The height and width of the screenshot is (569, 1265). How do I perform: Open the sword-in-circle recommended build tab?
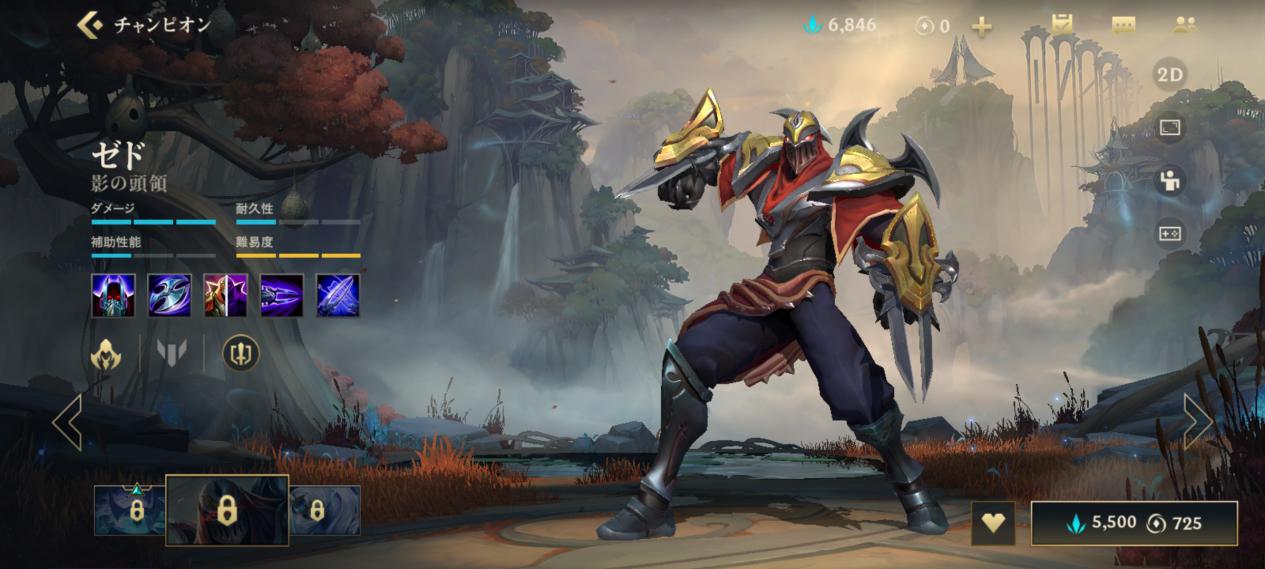[x=240, y=353]
